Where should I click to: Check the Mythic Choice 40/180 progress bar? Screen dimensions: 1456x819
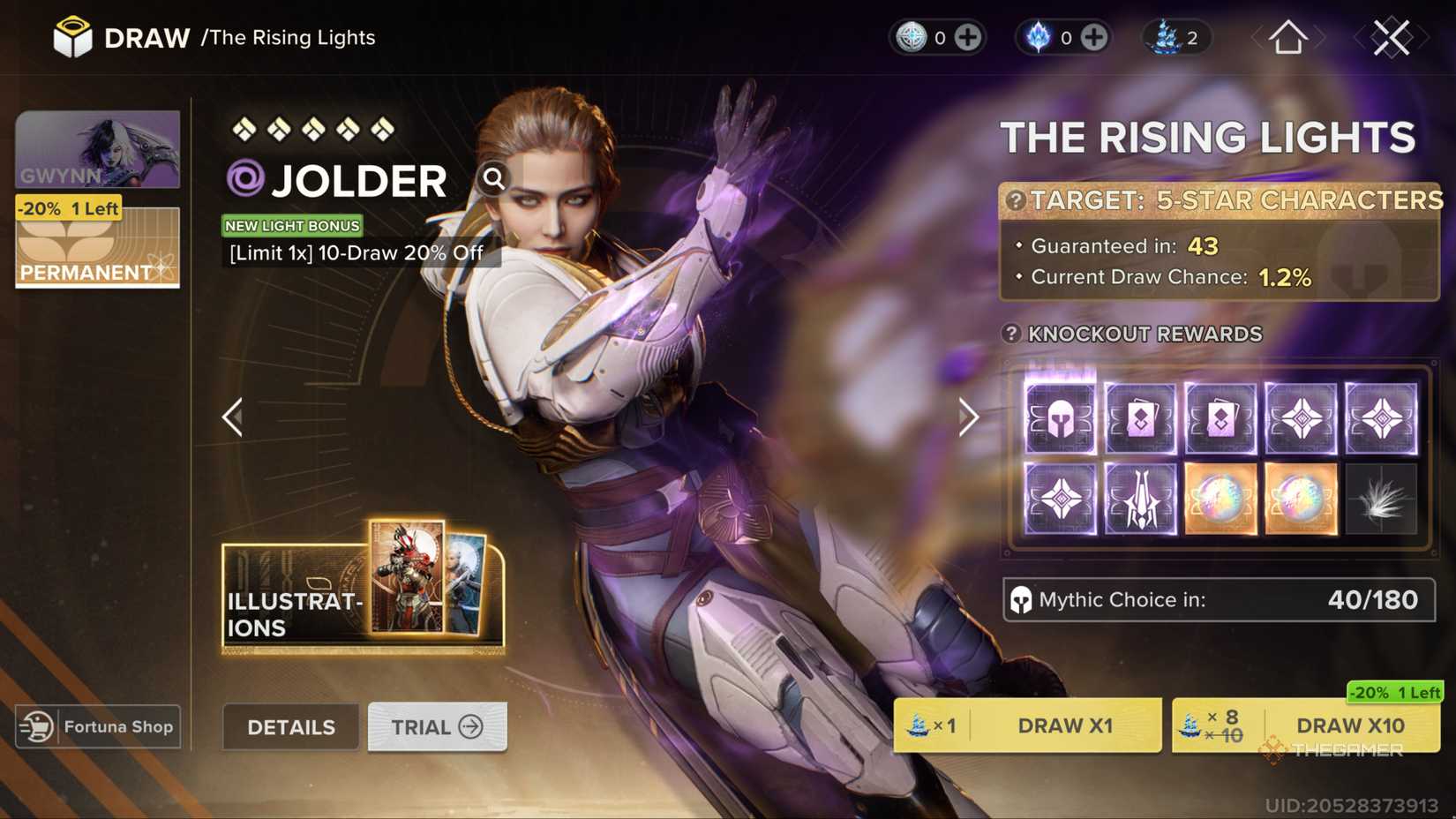[1218, 600]
